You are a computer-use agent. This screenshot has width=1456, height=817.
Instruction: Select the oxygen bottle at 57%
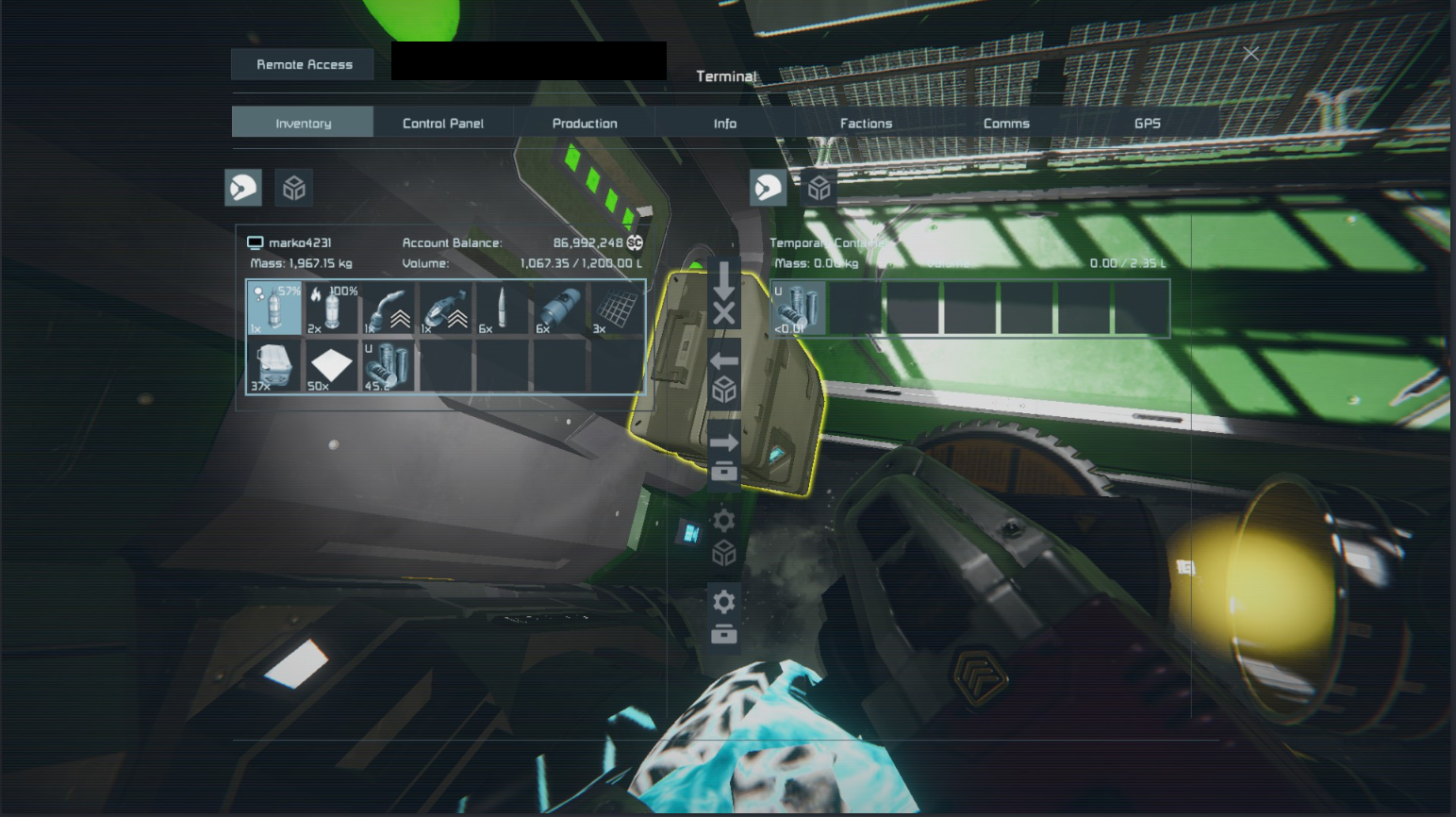[274, 308]
